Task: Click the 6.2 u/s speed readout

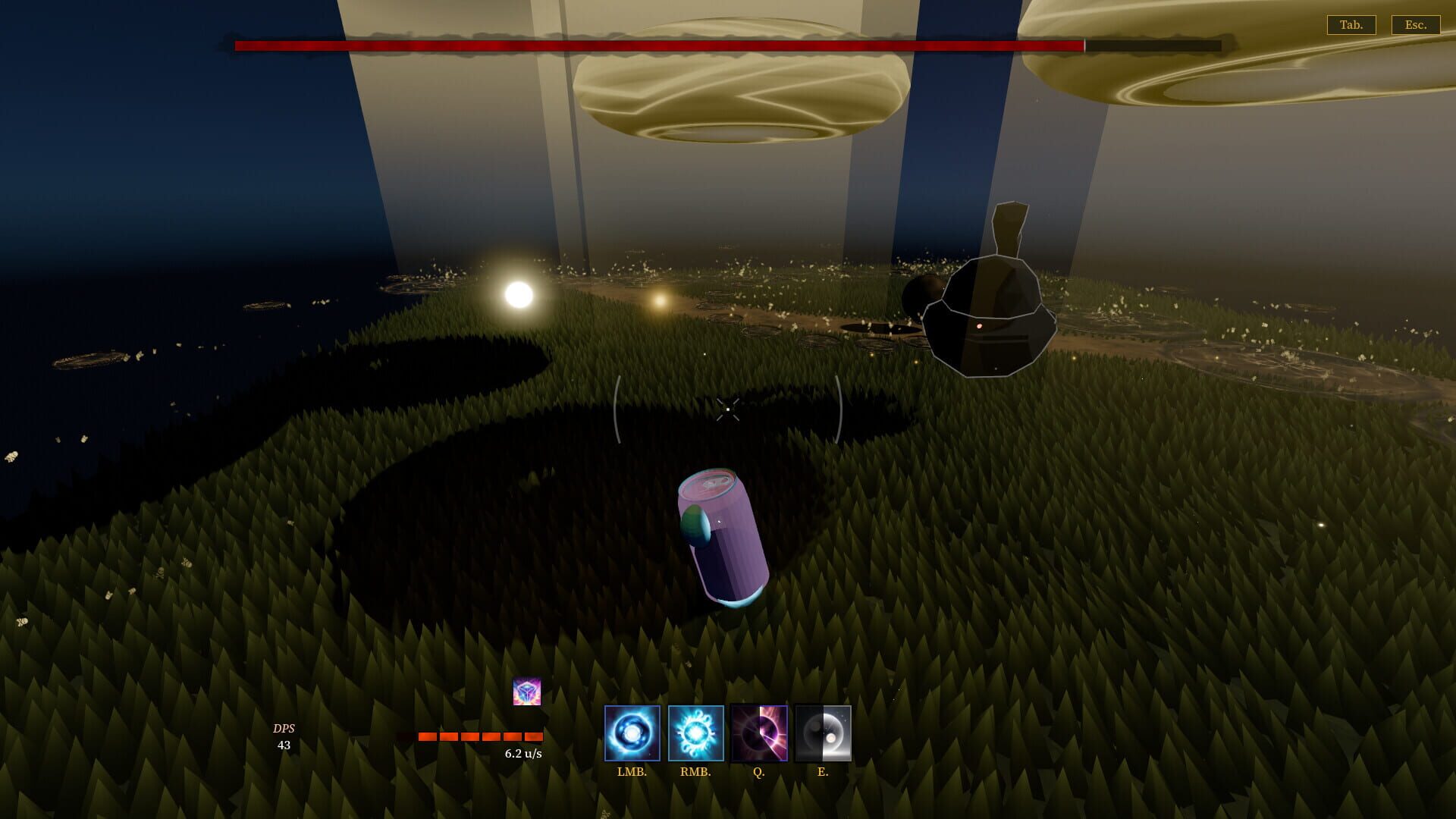Action: (523, 754)
